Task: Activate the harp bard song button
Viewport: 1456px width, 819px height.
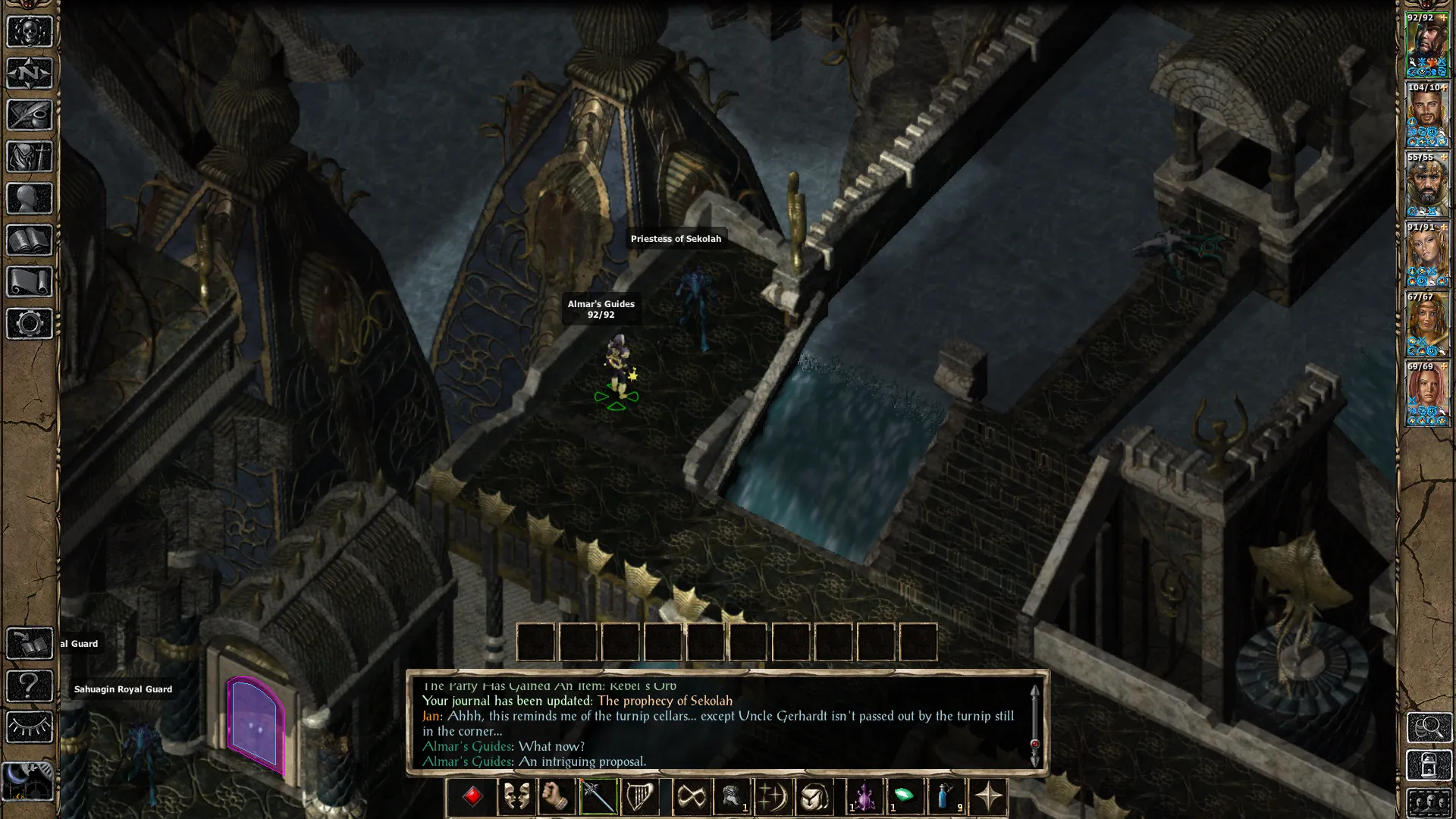Action: 639,797
